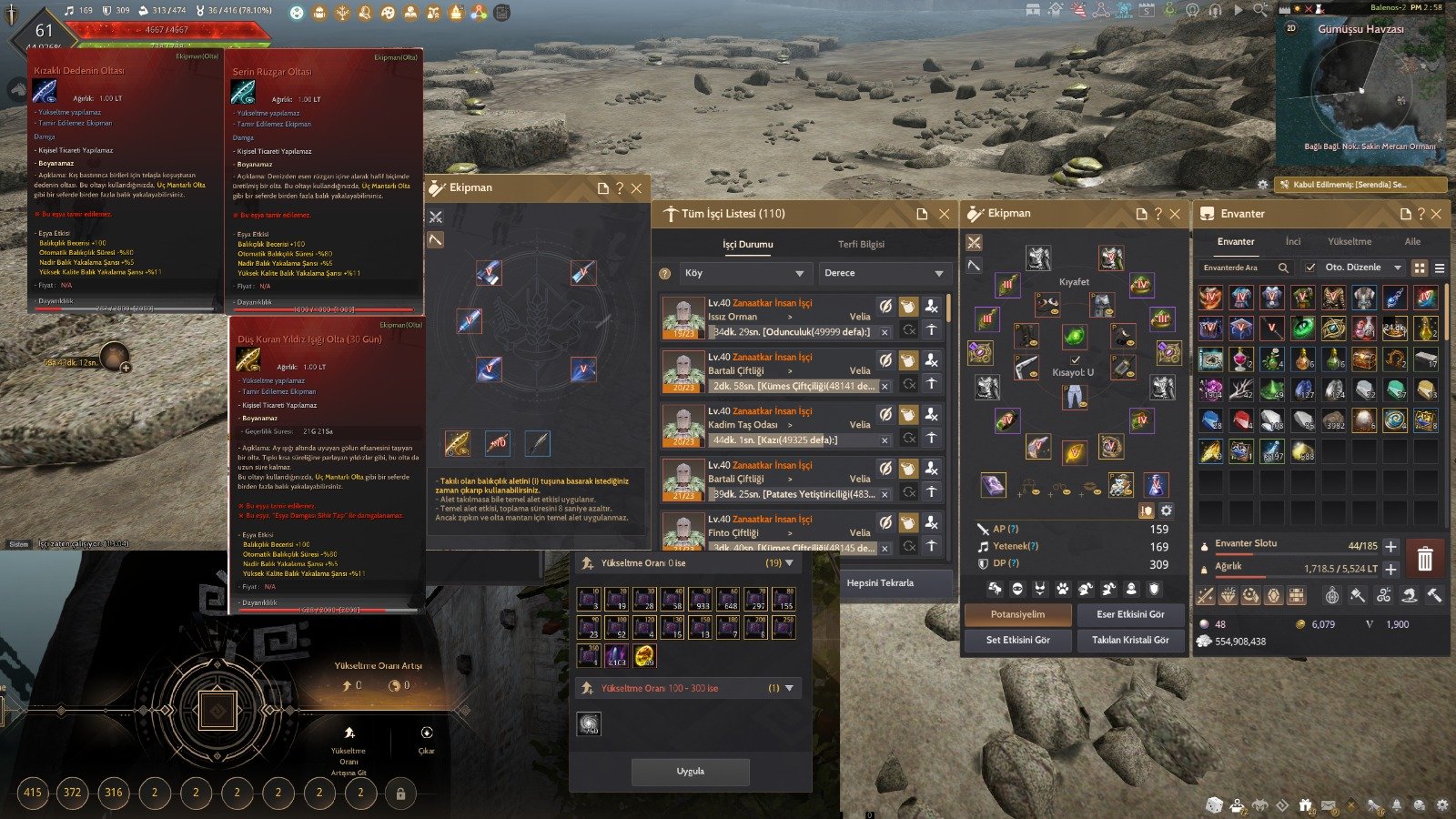Toggle the Oto. Düzenle checkbox
The width and height of the screenshot is (1456, 819).
tap(1309, 268)
